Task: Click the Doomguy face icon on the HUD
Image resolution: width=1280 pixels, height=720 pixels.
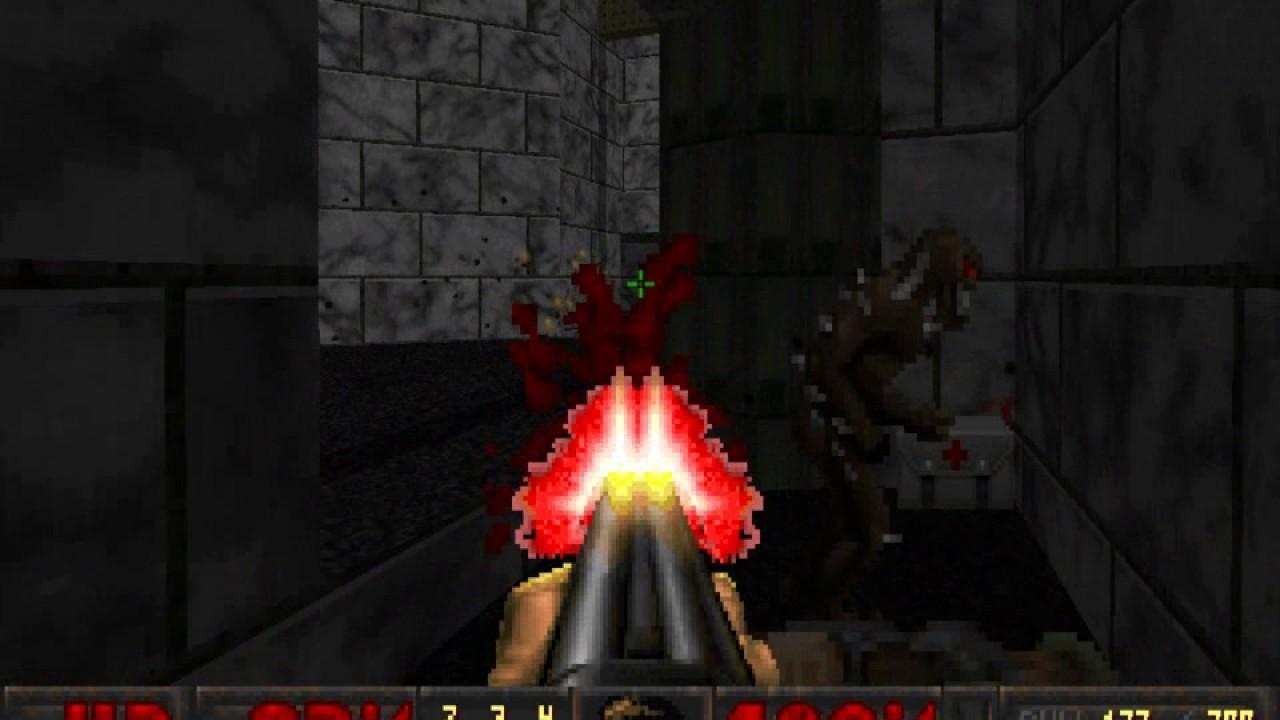Action: click(640, 712)
